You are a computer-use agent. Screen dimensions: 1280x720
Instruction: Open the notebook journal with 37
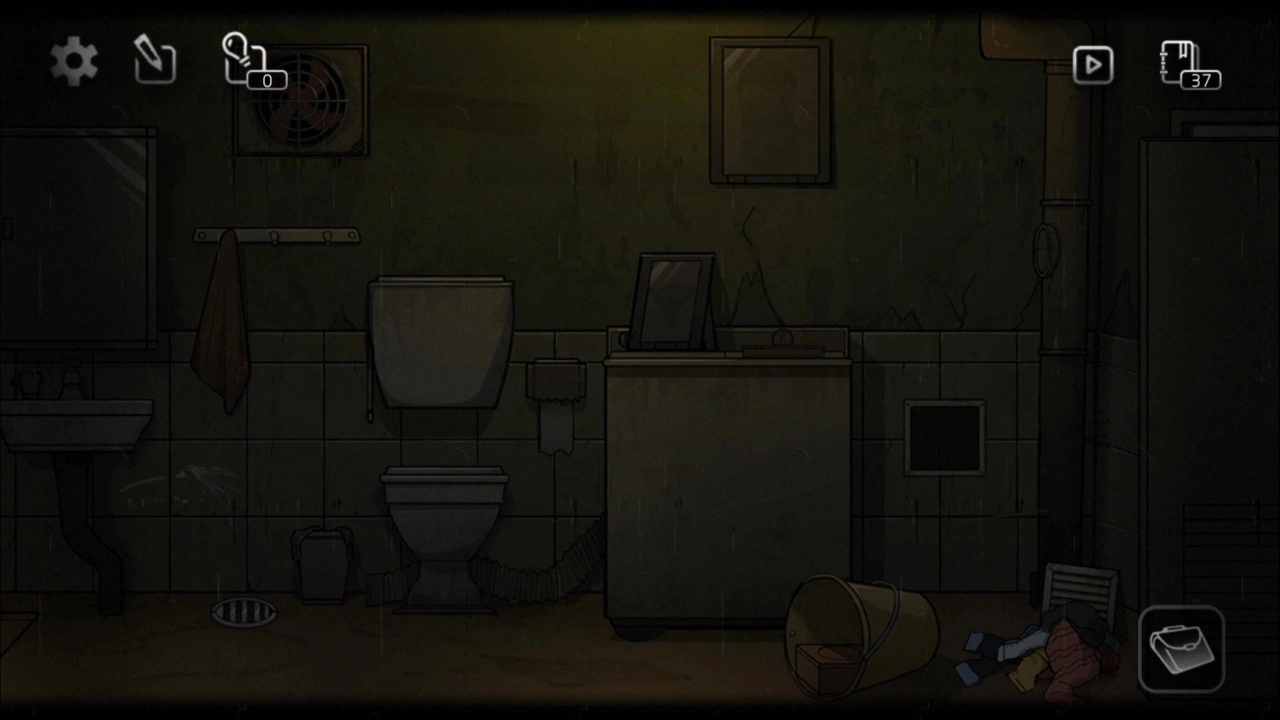click(x=1187, y=64)
